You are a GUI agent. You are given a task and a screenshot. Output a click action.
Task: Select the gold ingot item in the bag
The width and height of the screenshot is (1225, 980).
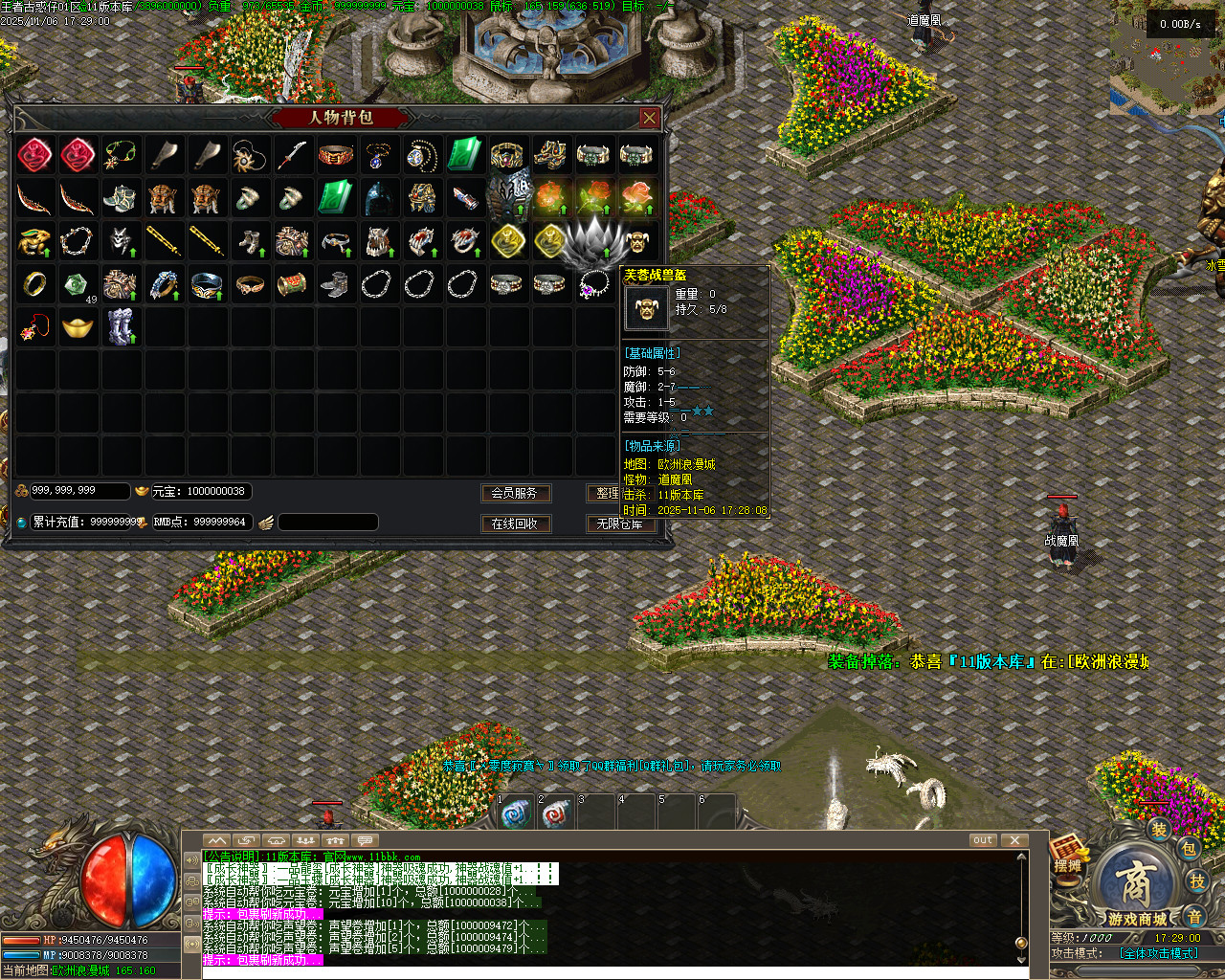click(78, 327)
